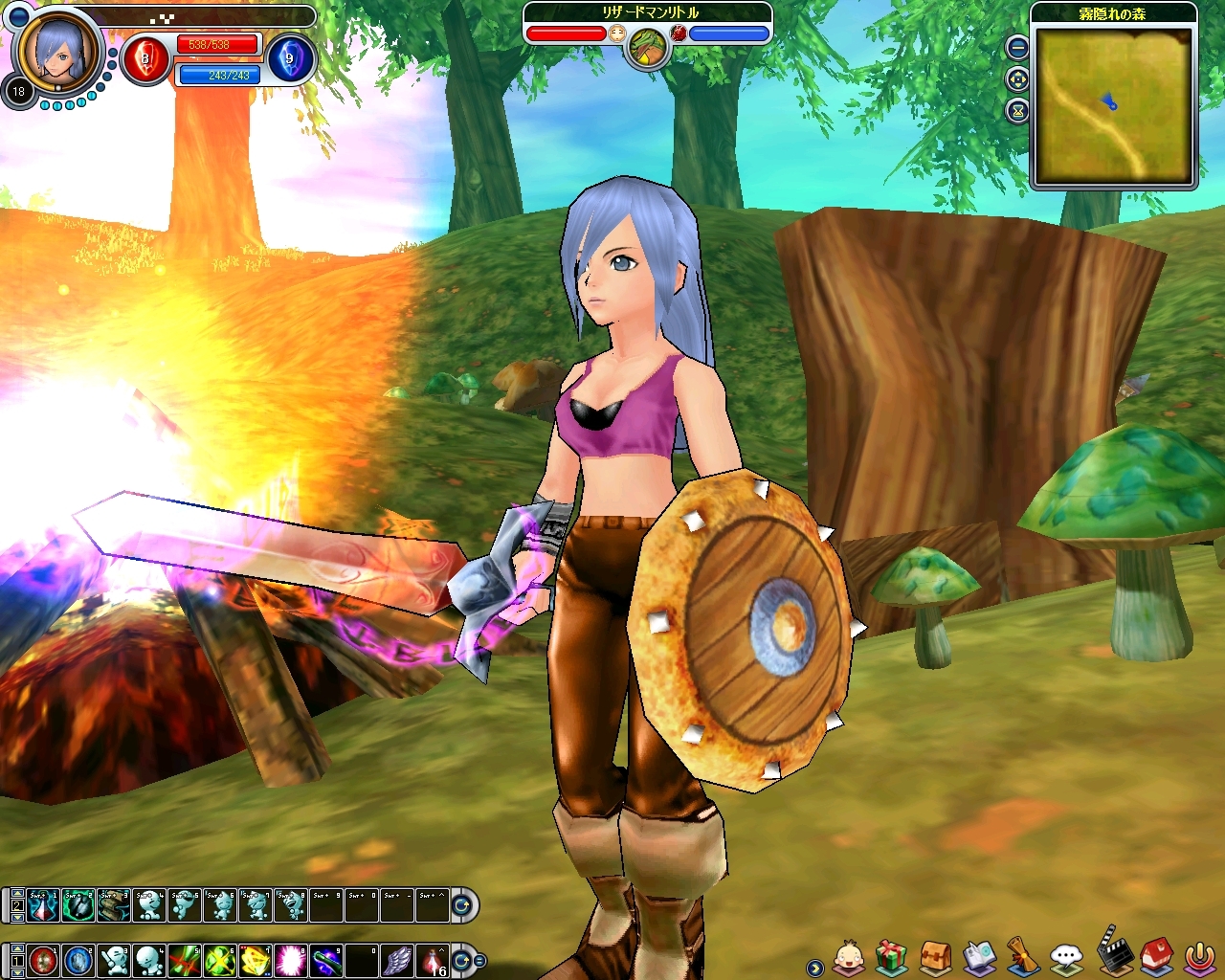Collapse the bottom menu with arrow button

click(x=814, y=968)
